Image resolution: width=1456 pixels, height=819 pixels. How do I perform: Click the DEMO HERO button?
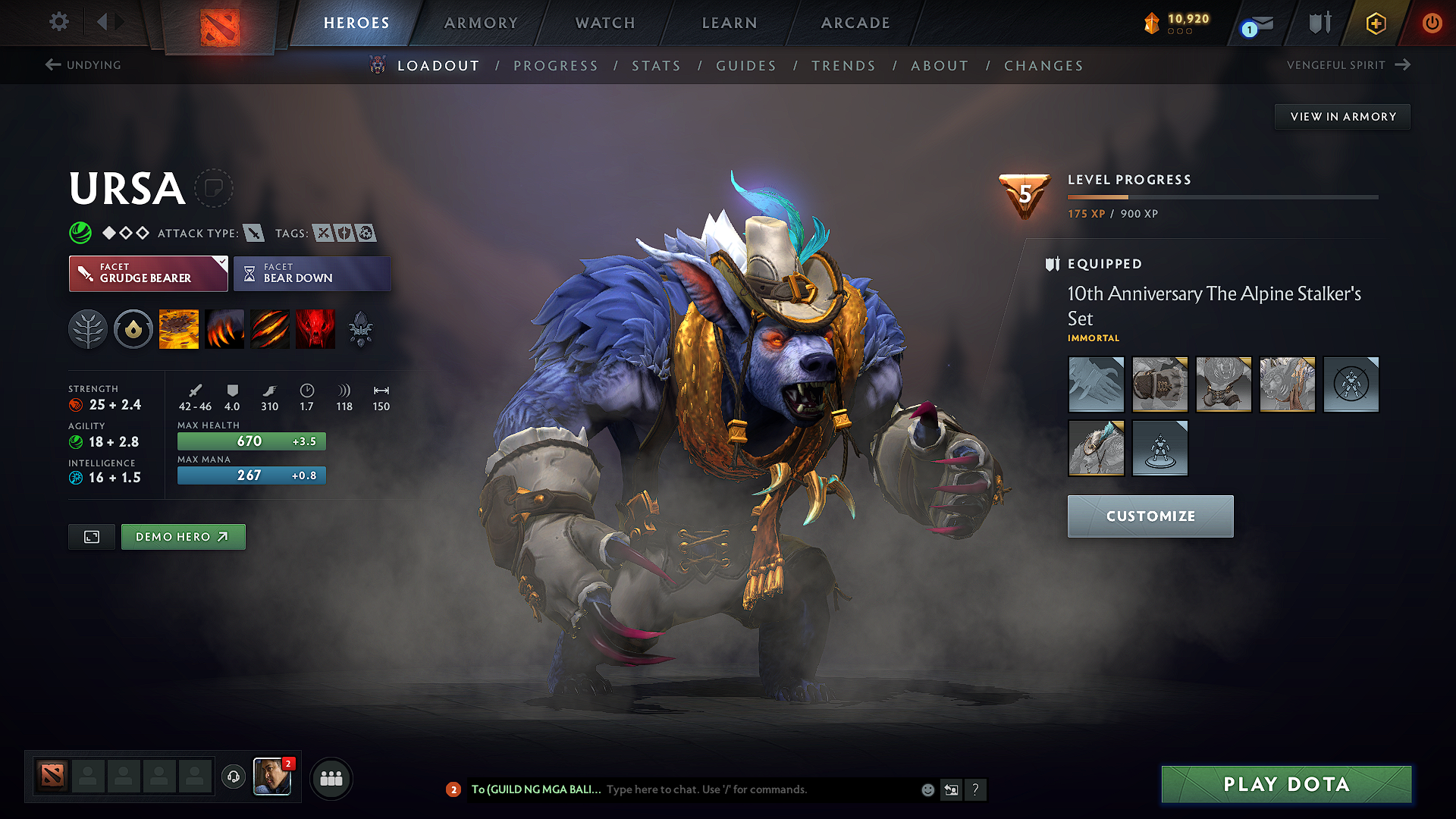point(183,536)
